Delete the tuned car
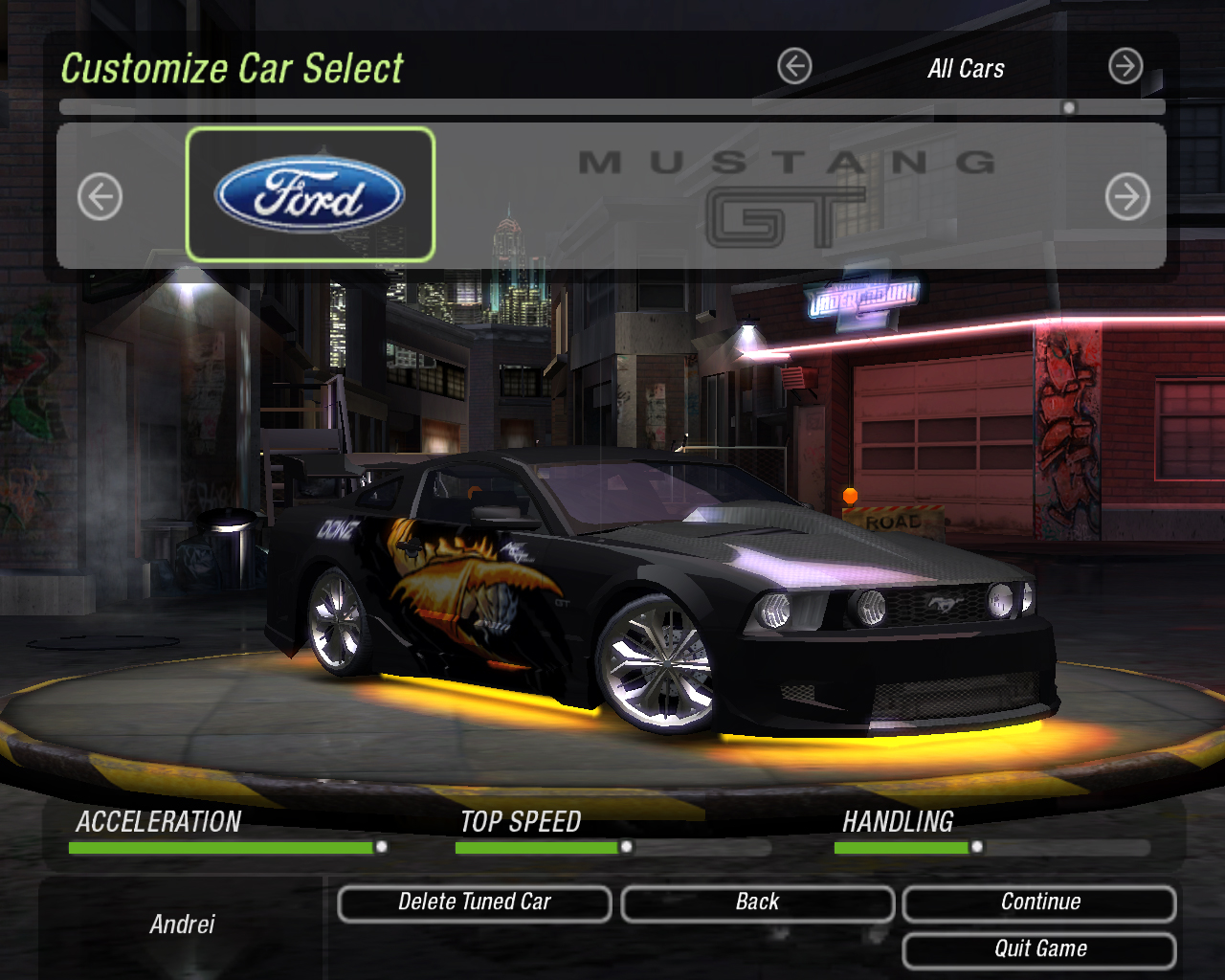Viewport: 1225px width, 980px height. pos(475,903)
